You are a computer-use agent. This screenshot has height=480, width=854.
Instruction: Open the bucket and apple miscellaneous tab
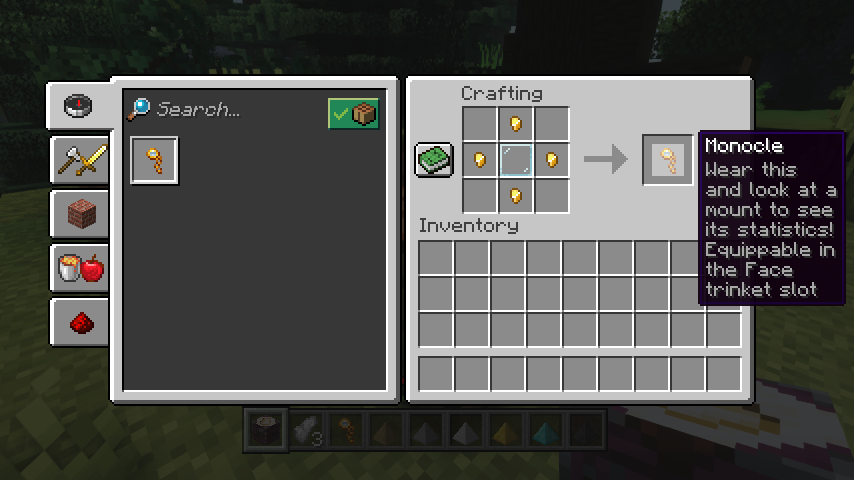coord(81,268)
